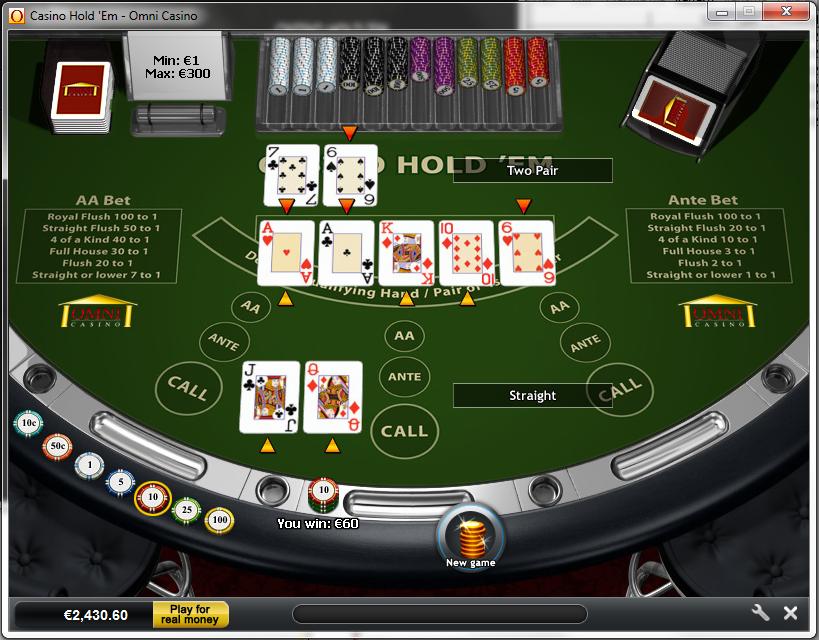Image resolution: width=819 pixels, height=640 pixels.
Task: Click the Play for real money button
Action: click(190, 614)
